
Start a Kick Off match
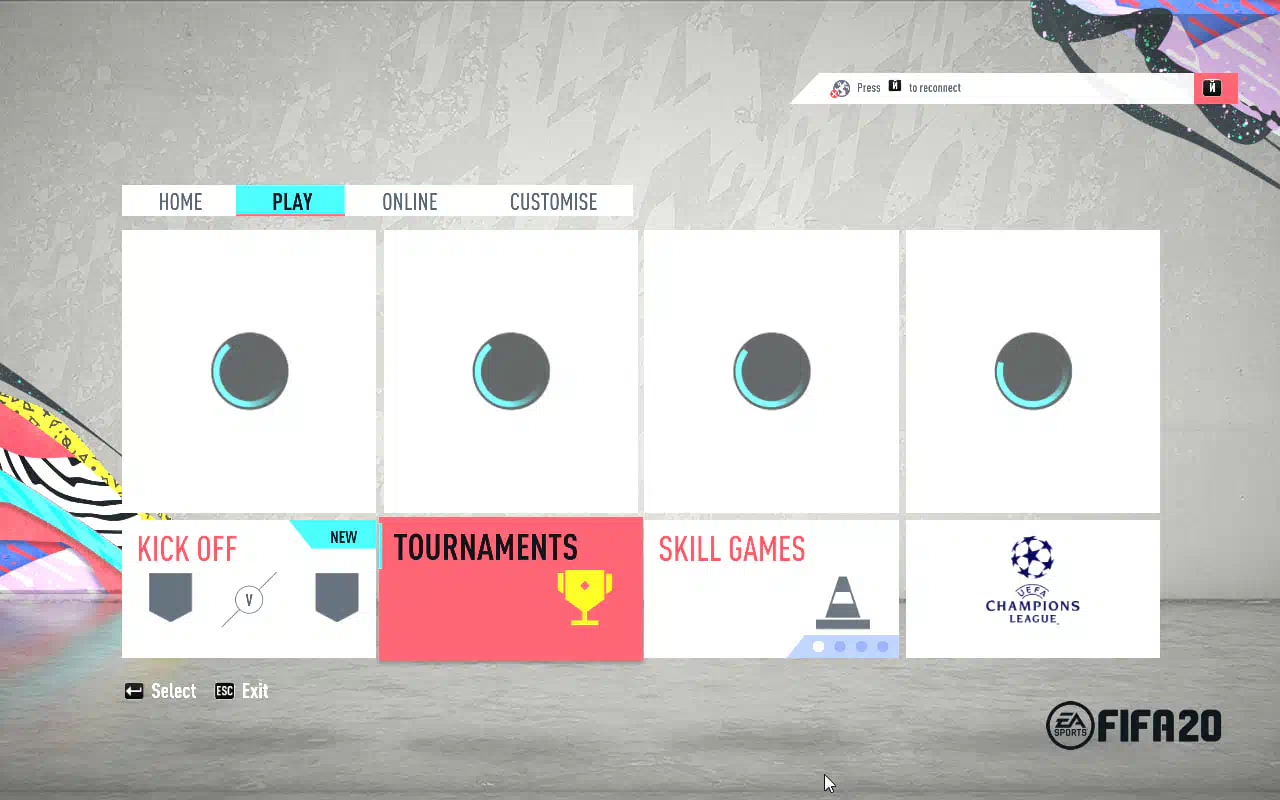tap(248, 589)
